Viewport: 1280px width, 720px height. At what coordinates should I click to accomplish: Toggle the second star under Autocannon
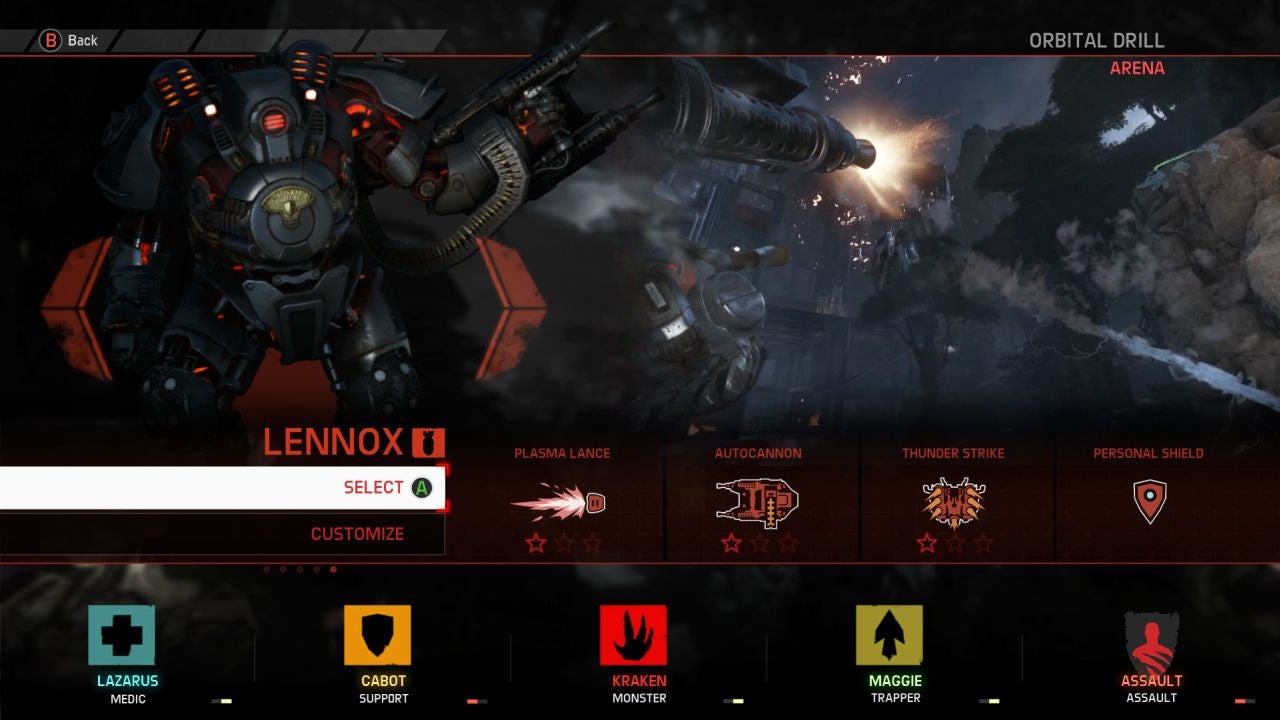[757, 544]
